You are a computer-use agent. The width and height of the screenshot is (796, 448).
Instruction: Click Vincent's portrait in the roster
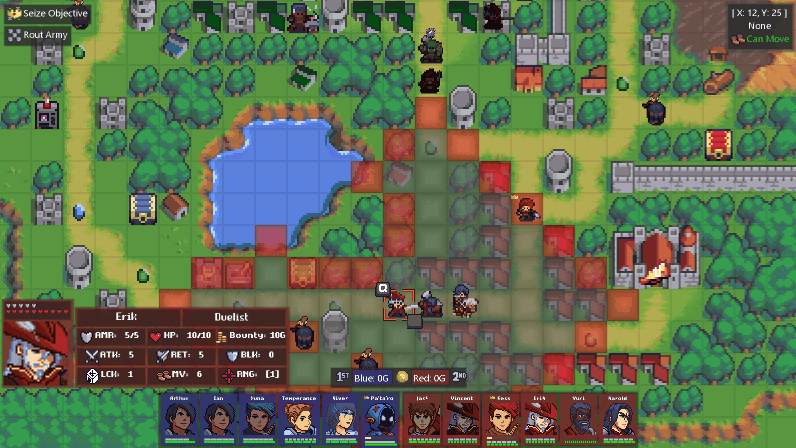464,418
